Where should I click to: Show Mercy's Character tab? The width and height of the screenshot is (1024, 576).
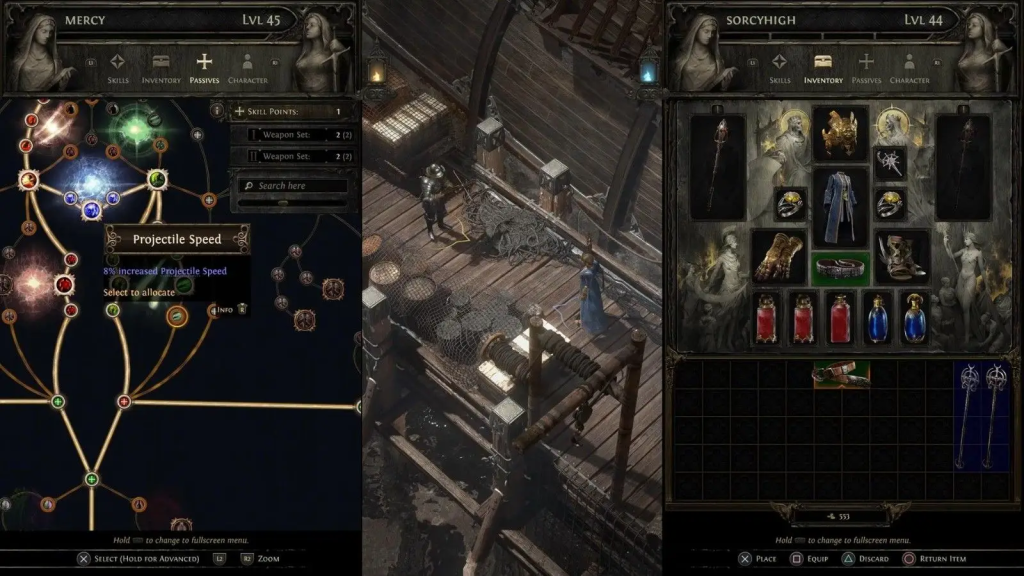[247, 66]
